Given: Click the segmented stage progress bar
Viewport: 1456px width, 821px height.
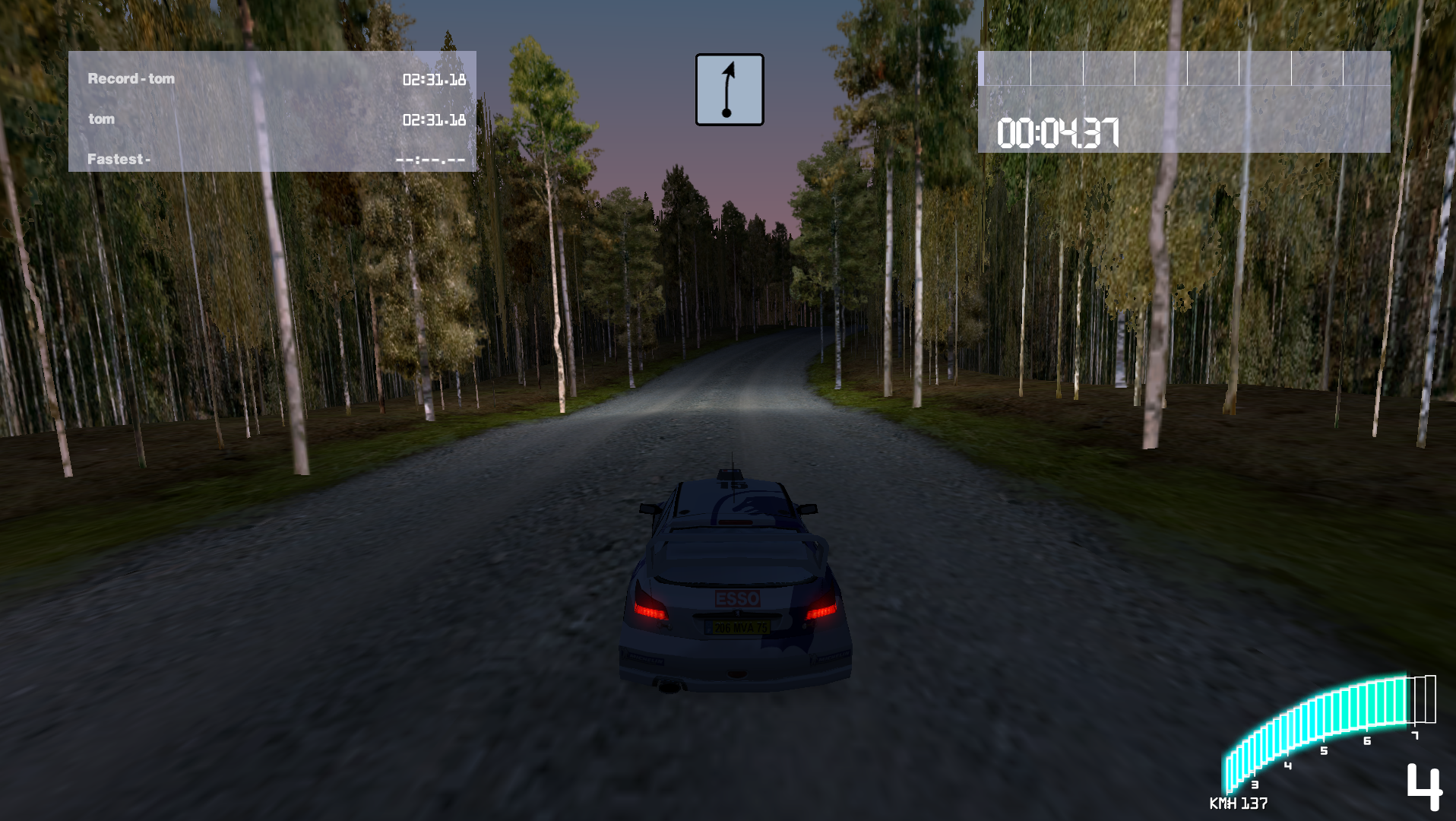Looking at the screenshot, I should point(1183,68).
